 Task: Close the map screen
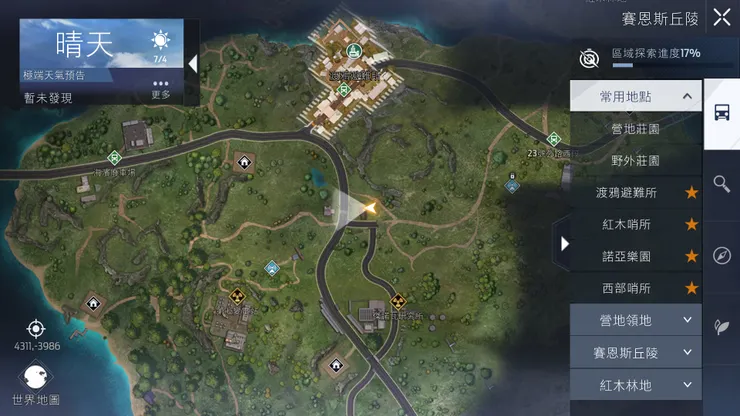pyautogui.click(x=720, y=16)
